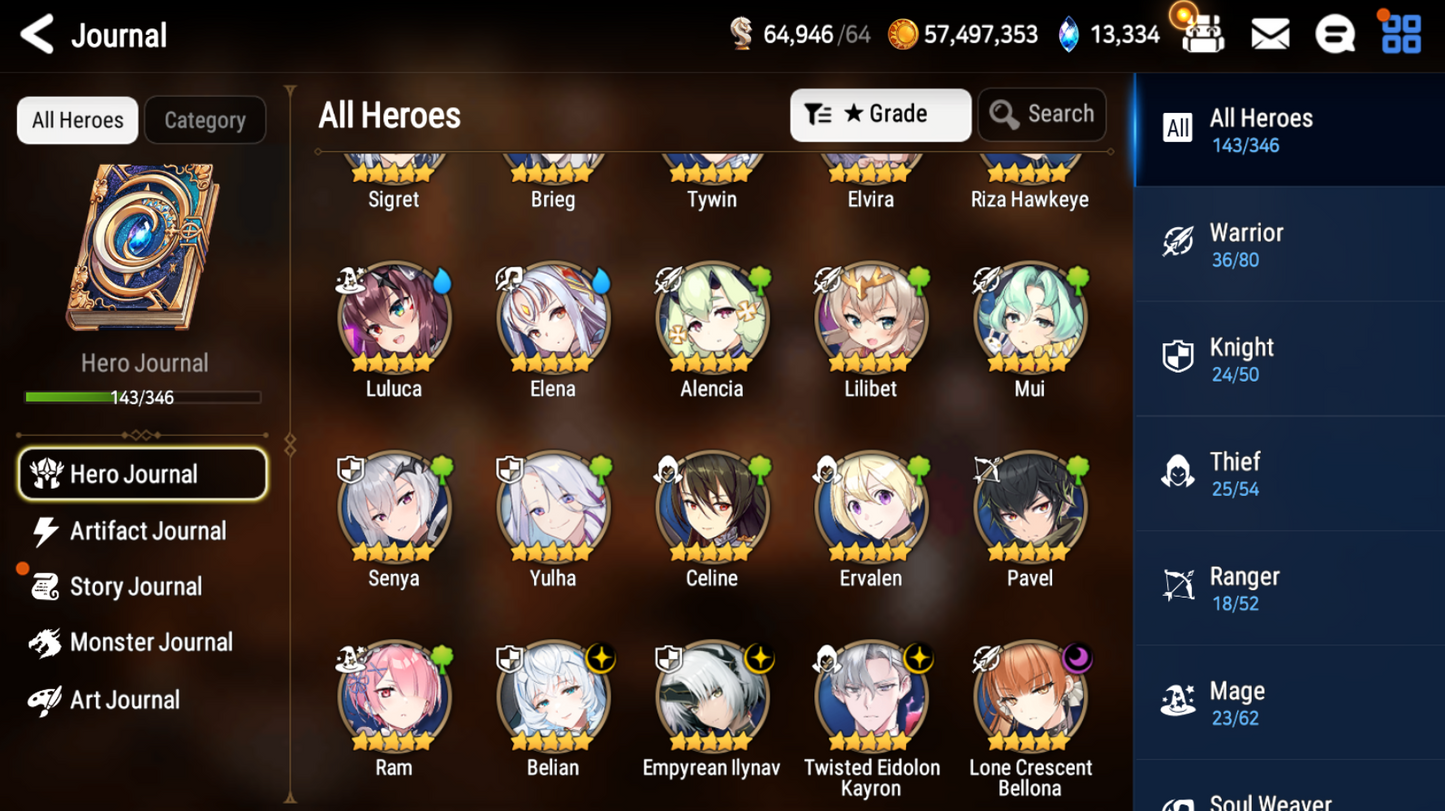Select the hero Luluca
Viewport: 1445px width, 811px height.
pyautogui.click(x=394, y=320)
